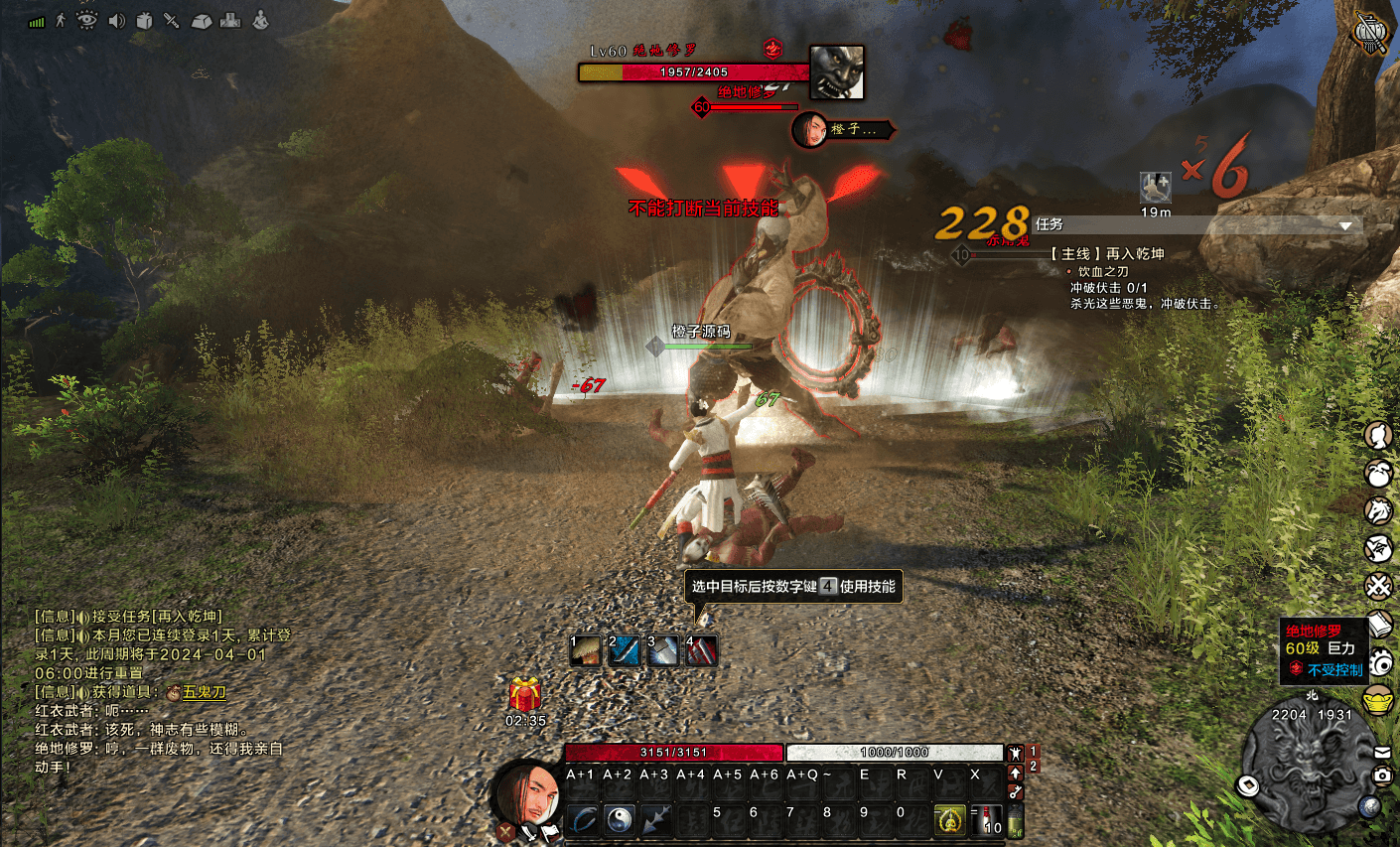
Task: Open the ranking podium icon
Action: point(229,20)
